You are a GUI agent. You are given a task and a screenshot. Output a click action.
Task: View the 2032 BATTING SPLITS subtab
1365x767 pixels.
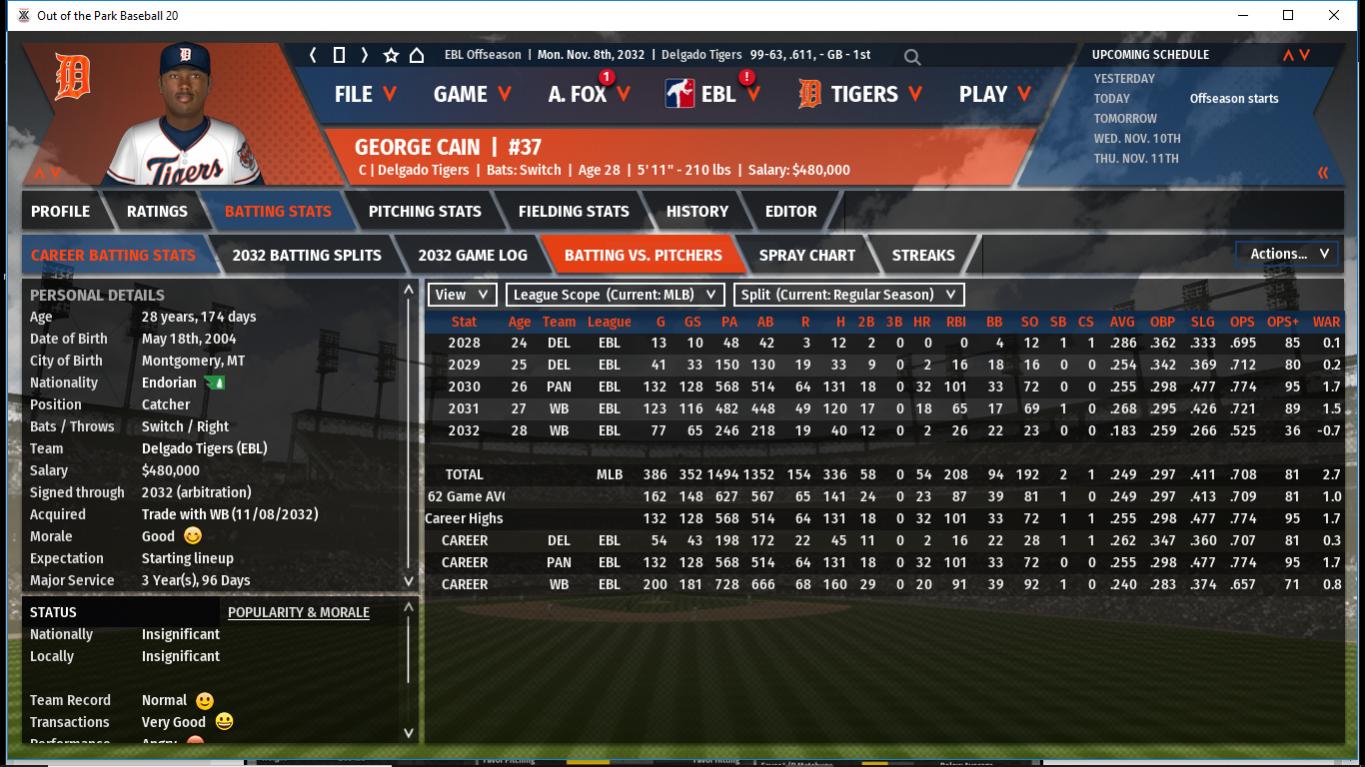306,255
